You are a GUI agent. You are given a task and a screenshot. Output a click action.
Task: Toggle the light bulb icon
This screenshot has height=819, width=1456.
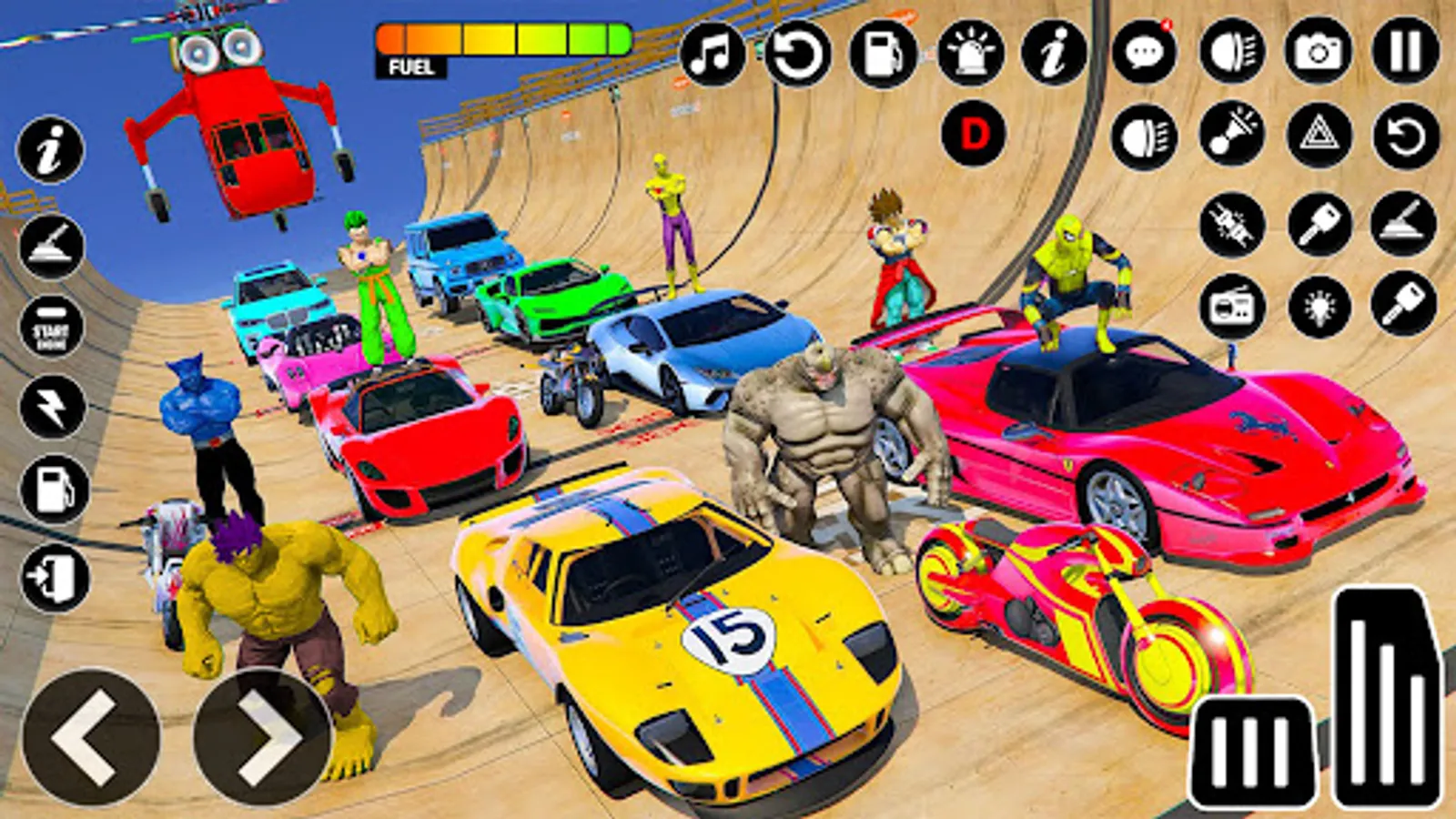click(1319, 307)
